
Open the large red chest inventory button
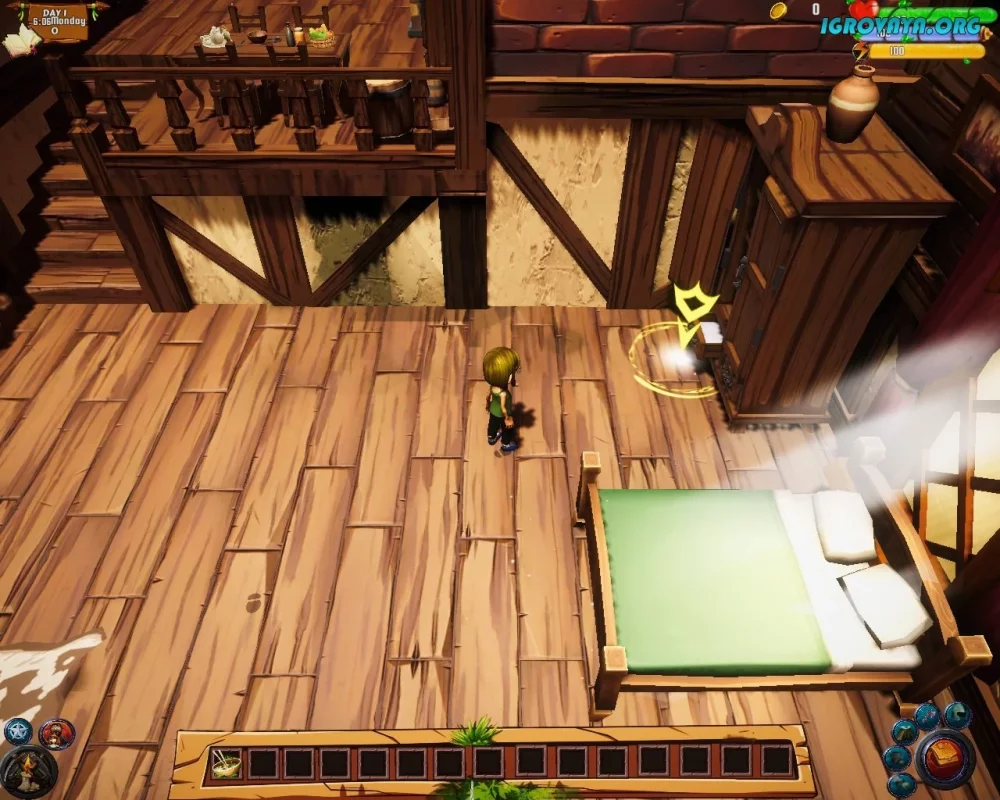(945, 759)
